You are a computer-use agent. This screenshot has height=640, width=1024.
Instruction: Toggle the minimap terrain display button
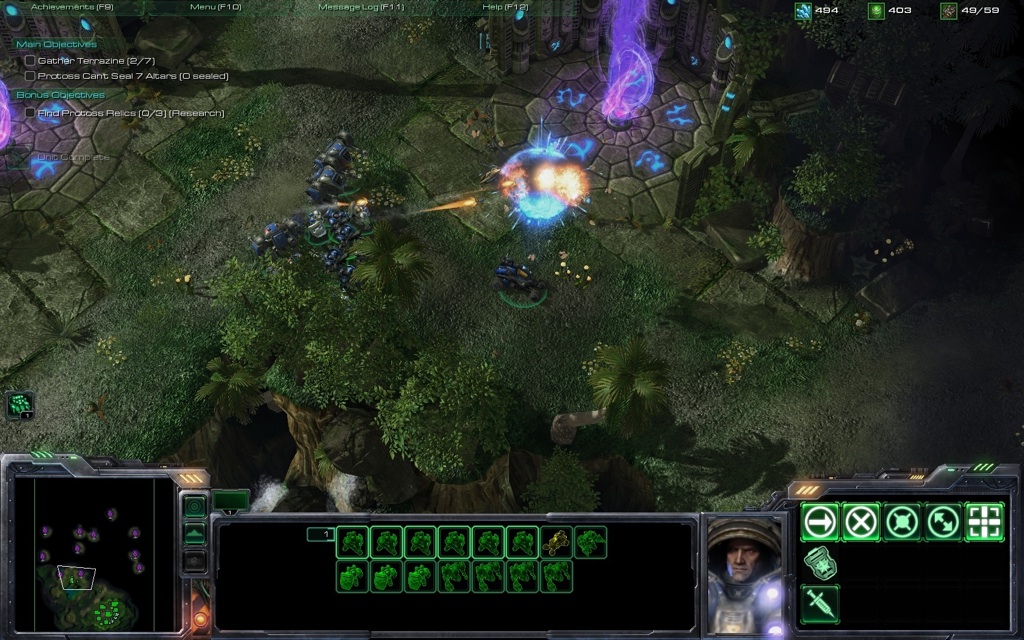[x=195, y=534]
